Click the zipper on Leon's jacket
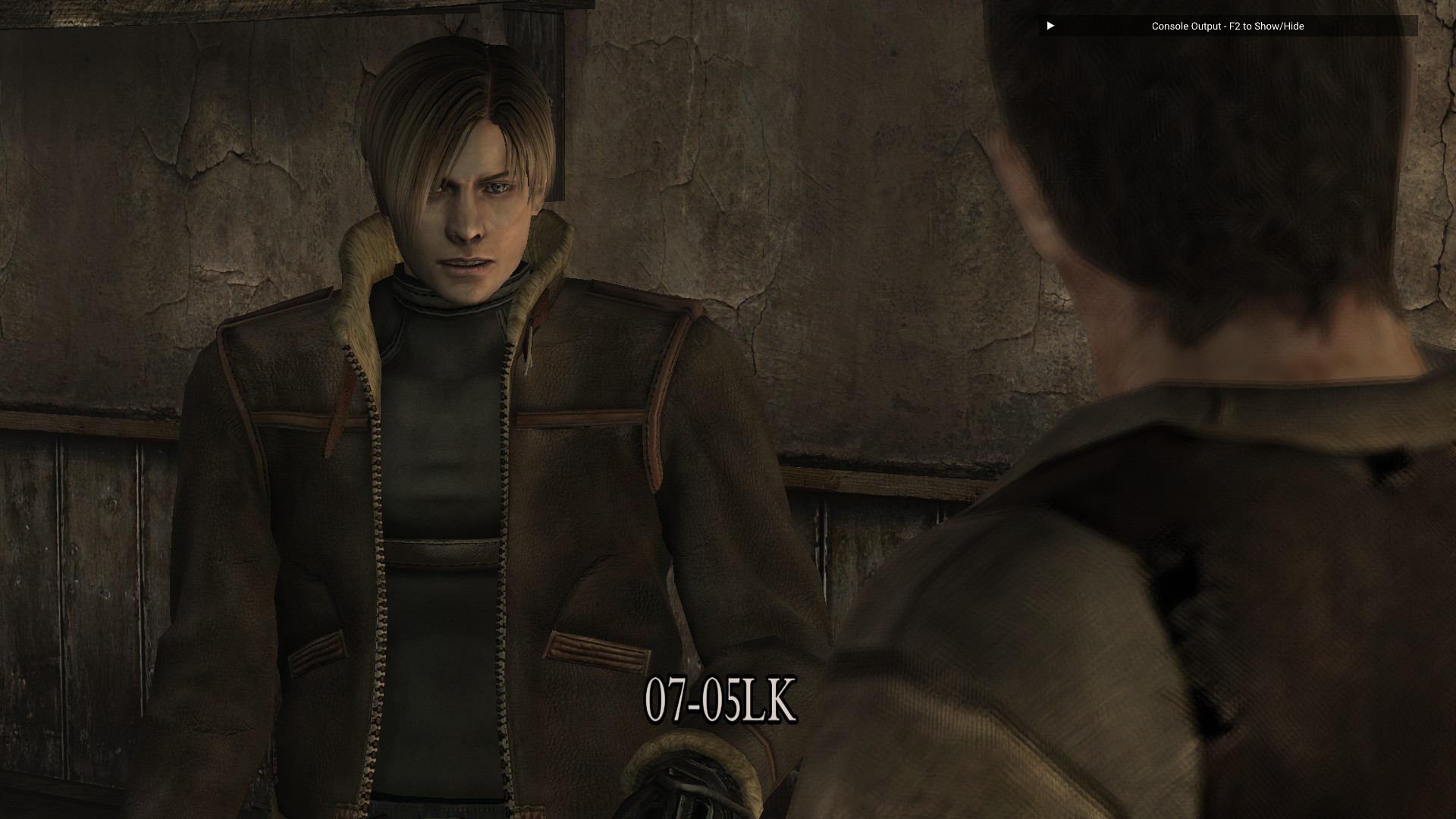The image size is (1456, 819). pos(379,607)
